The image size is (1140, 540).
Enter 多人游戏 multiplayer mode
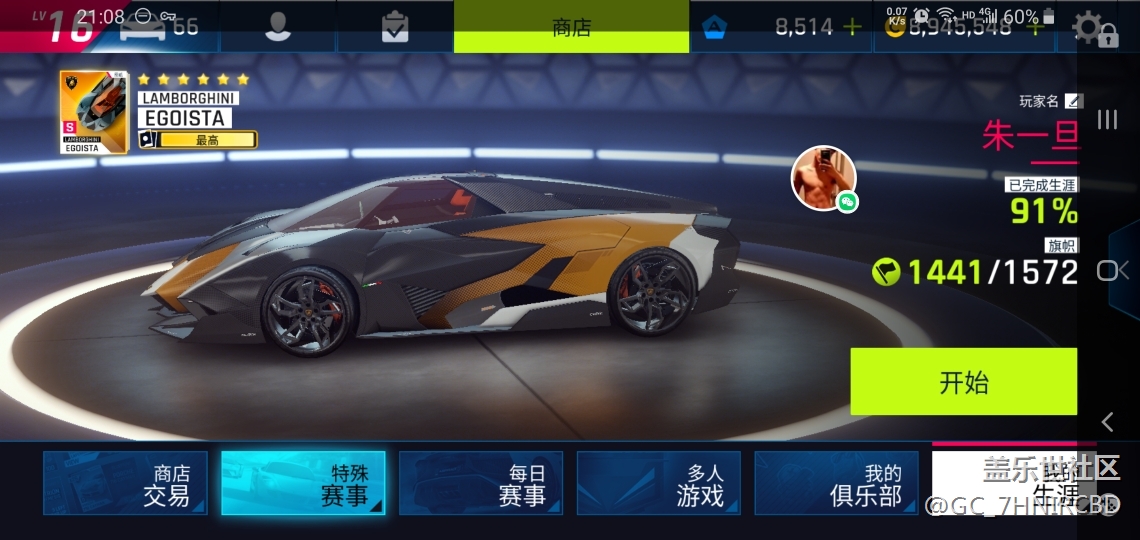[x=659, y=483]
